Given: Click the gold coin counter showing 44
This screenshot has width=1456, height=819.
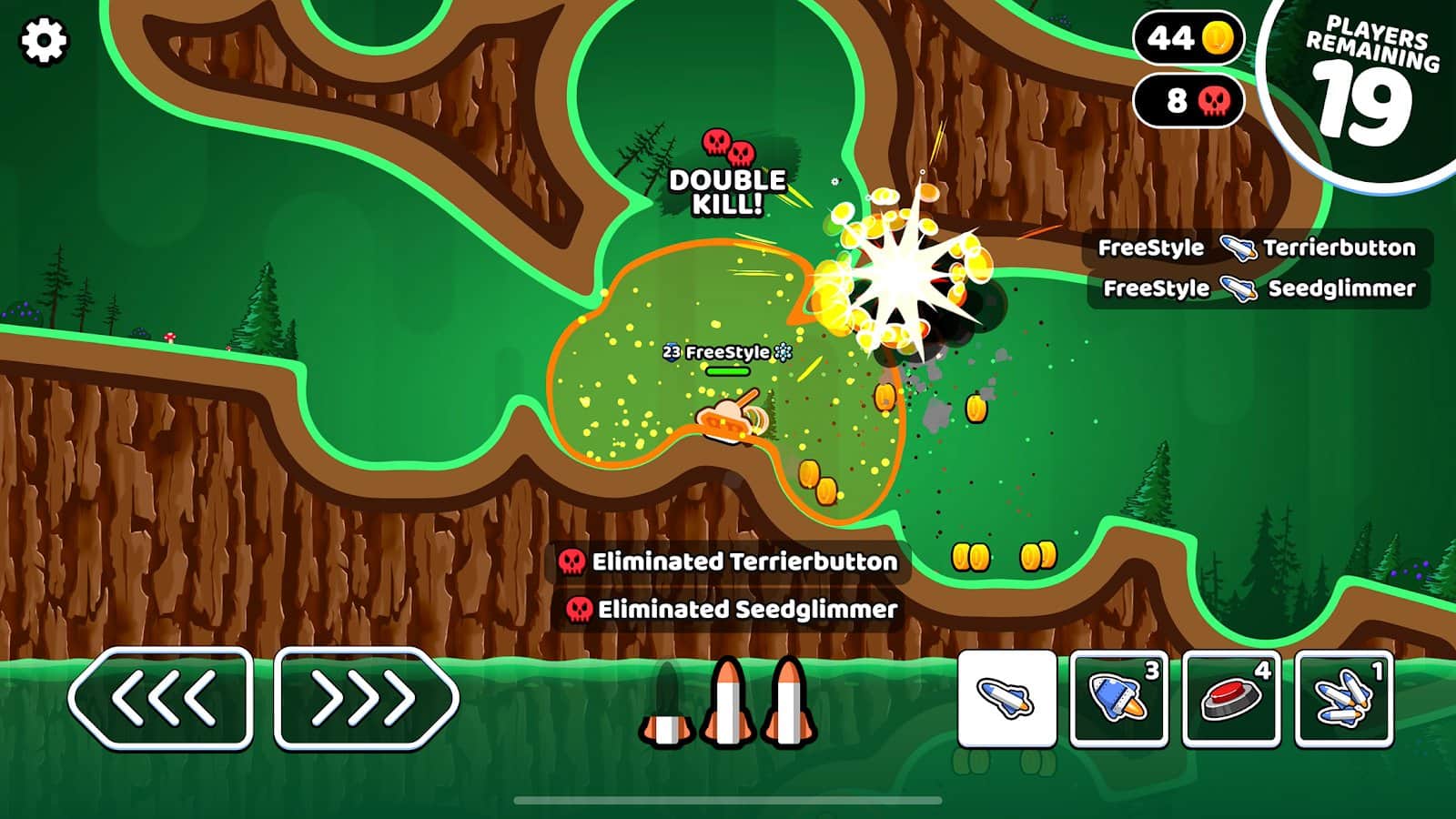Looking at the screenshot, I should pos(1185,38).
